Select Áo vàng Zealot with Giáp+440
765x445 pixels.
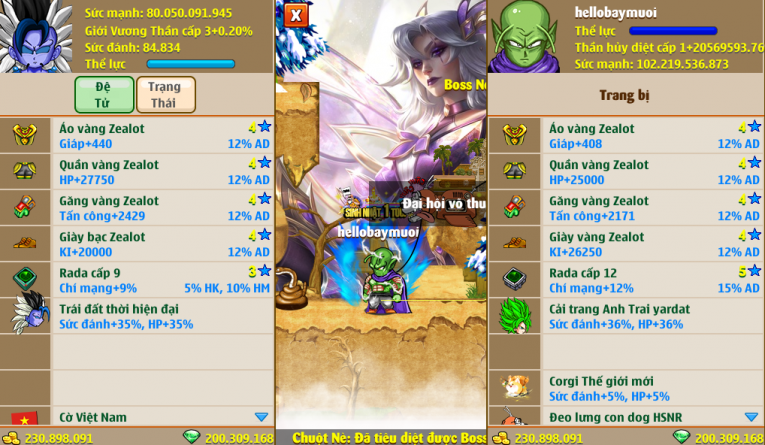pyautogui.click(x=160, y=136)
